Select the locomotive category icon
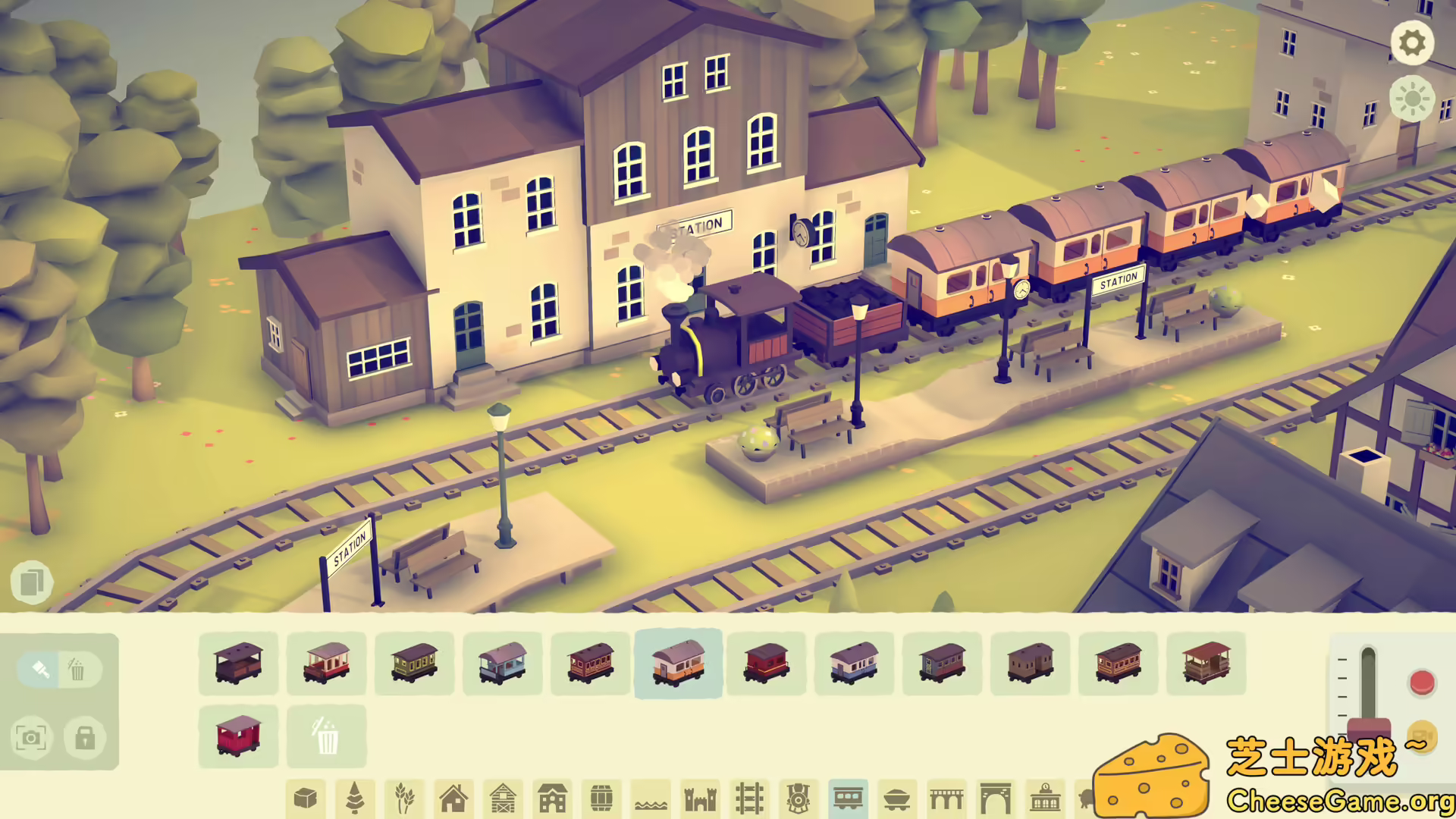The image size is (1456, 819). [x=799, y=799]
